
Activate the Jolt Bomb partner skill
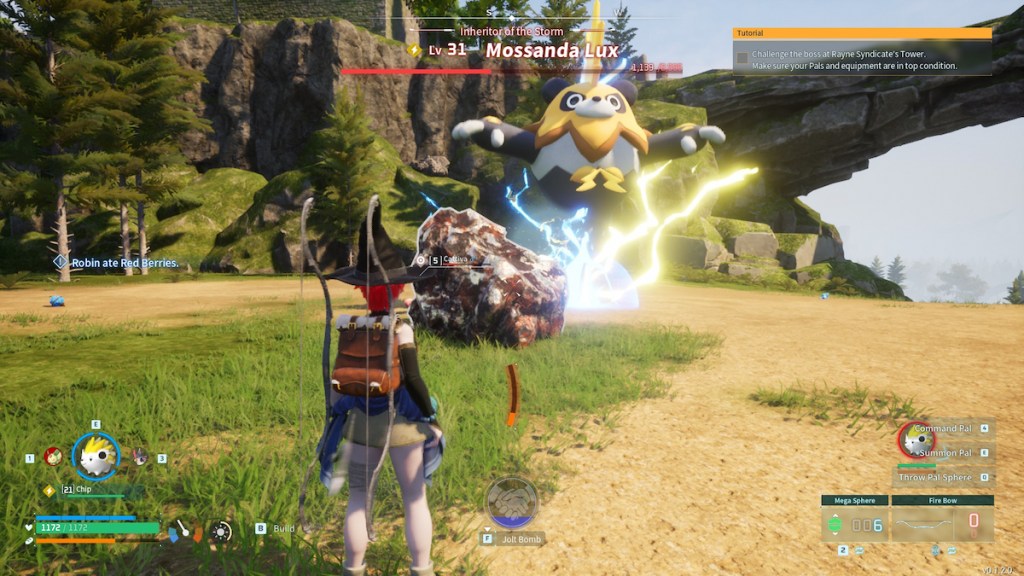coord(512,502)
